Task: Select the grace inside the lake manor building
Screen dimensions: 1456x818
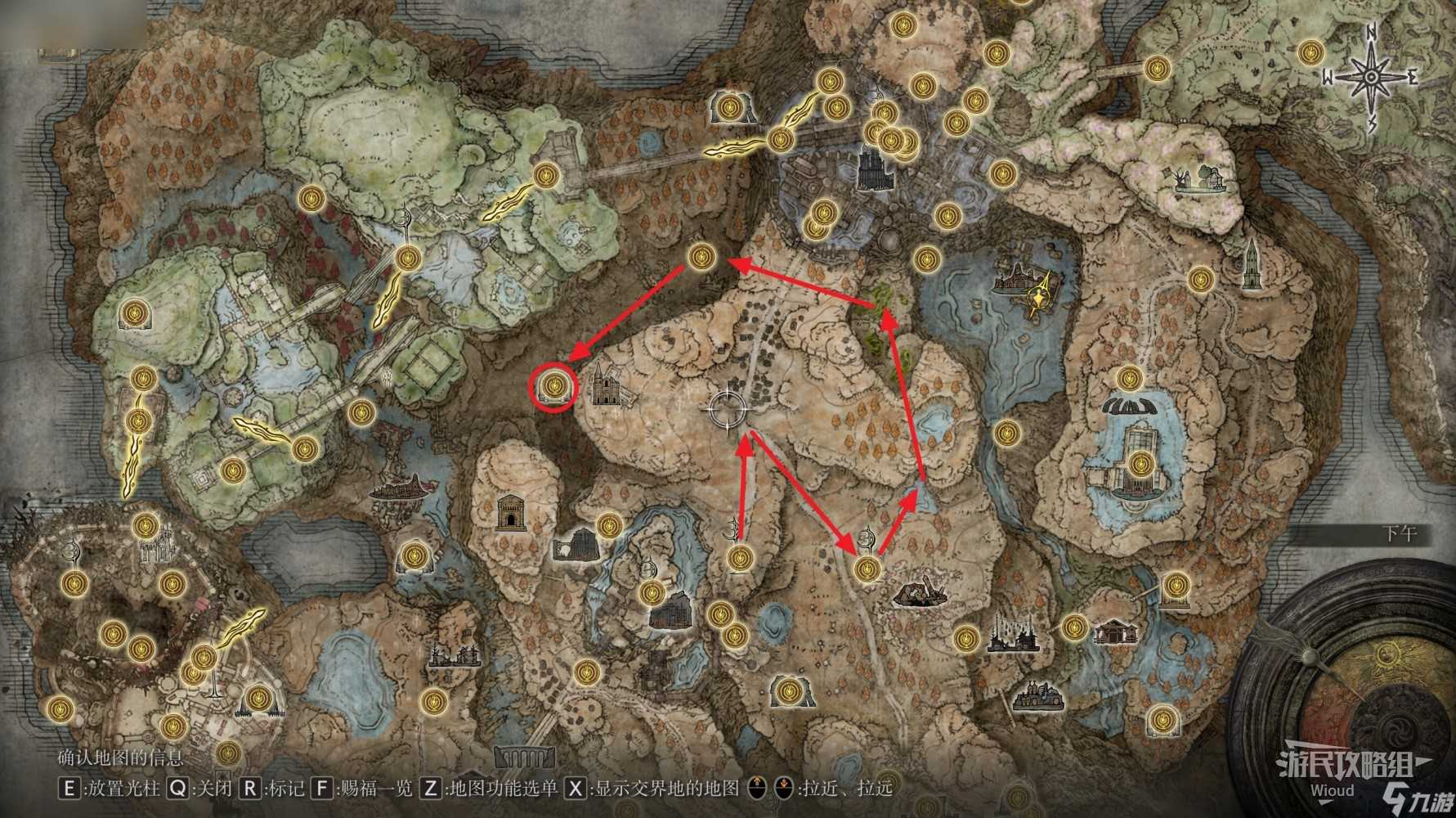Action: coord(1138,465)
